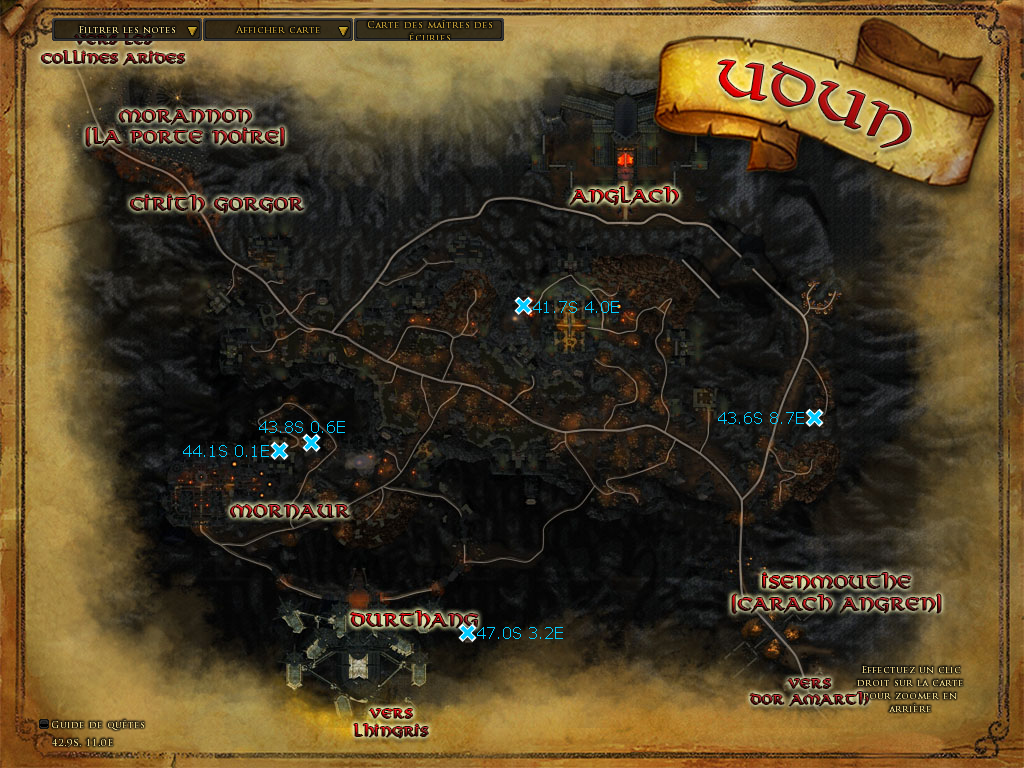
Task: Open the "Filtrer les notes" dropdown
Action: coord(127,30)
